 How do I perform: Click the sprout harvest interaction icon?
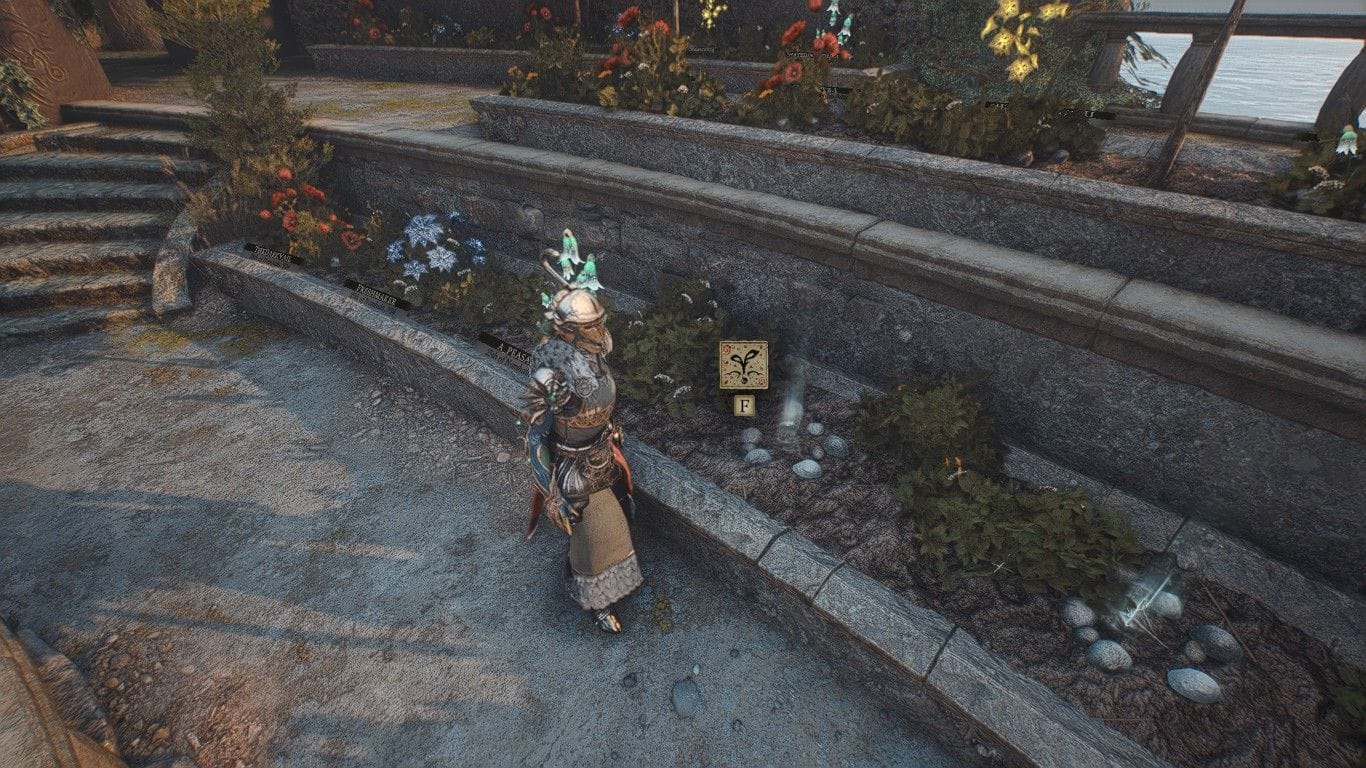point(742,363)
